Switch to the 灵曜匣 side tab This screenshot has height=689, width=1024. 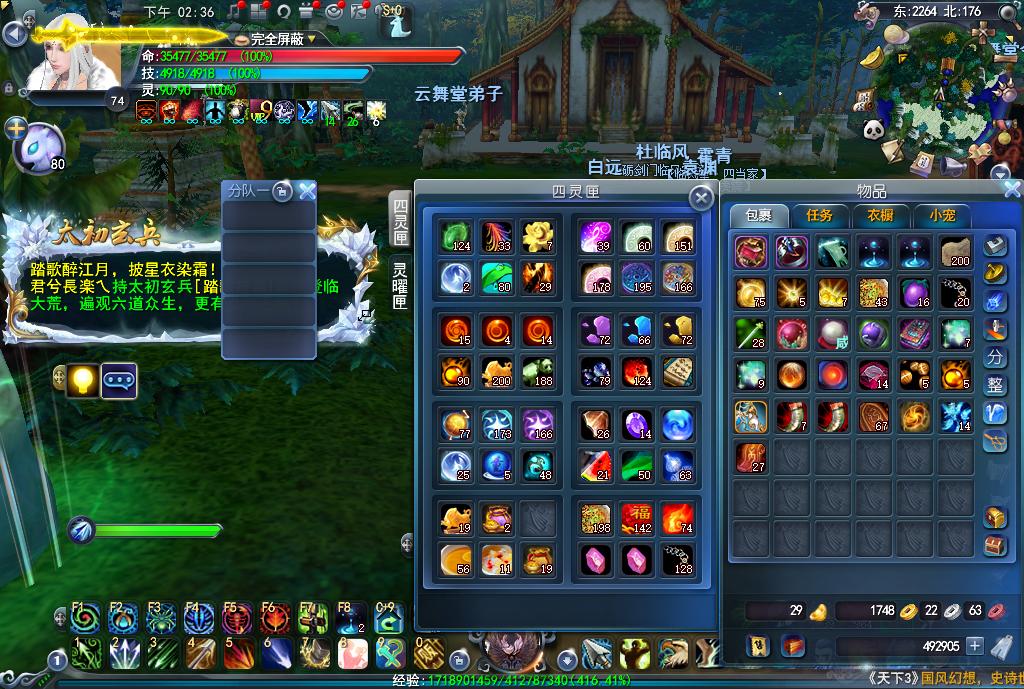(400, 285)
